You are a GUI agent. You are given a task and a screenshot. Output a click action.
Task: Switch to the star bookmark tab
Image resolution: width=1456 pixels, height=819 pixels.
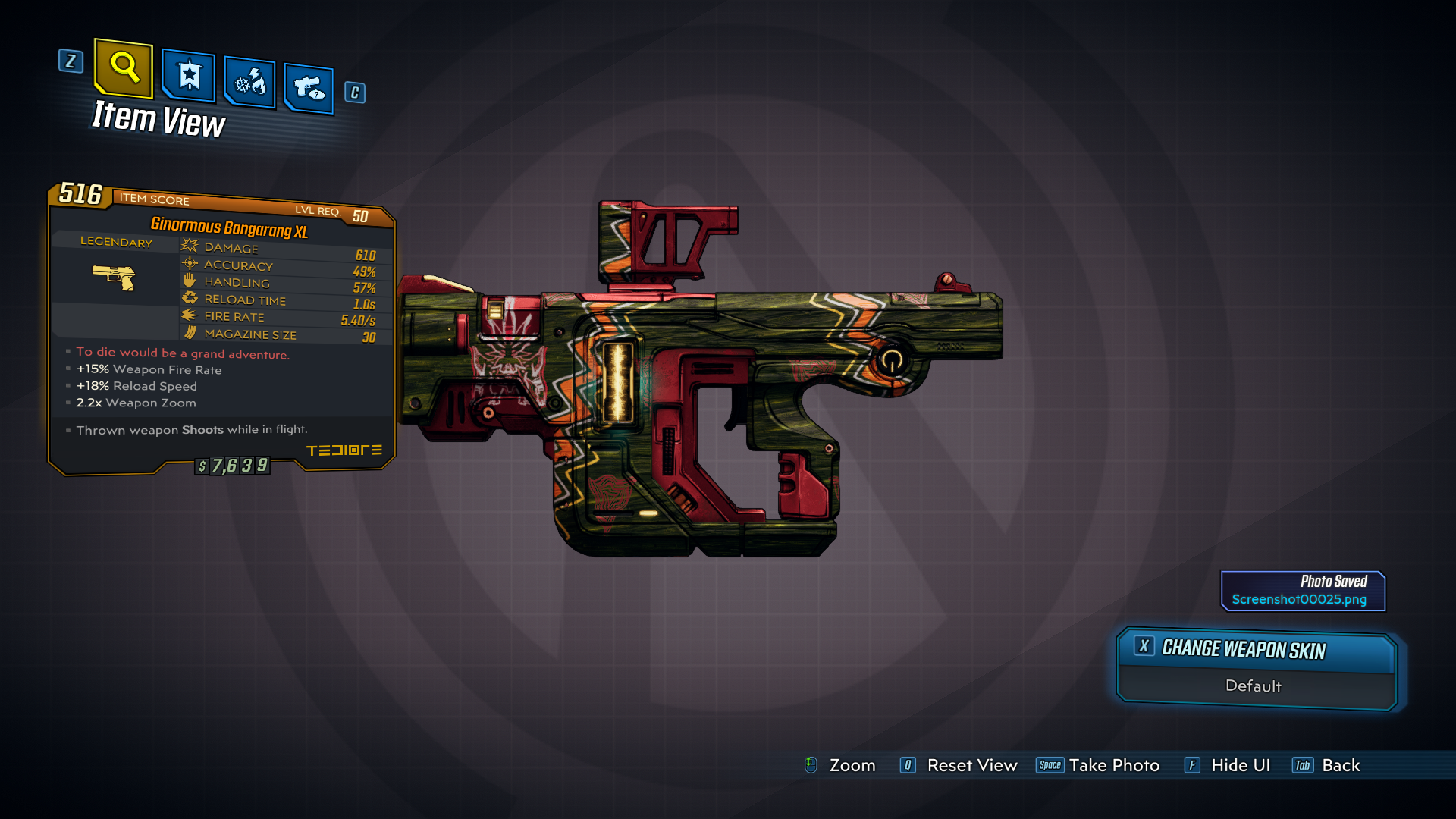[x=189, y=76]
